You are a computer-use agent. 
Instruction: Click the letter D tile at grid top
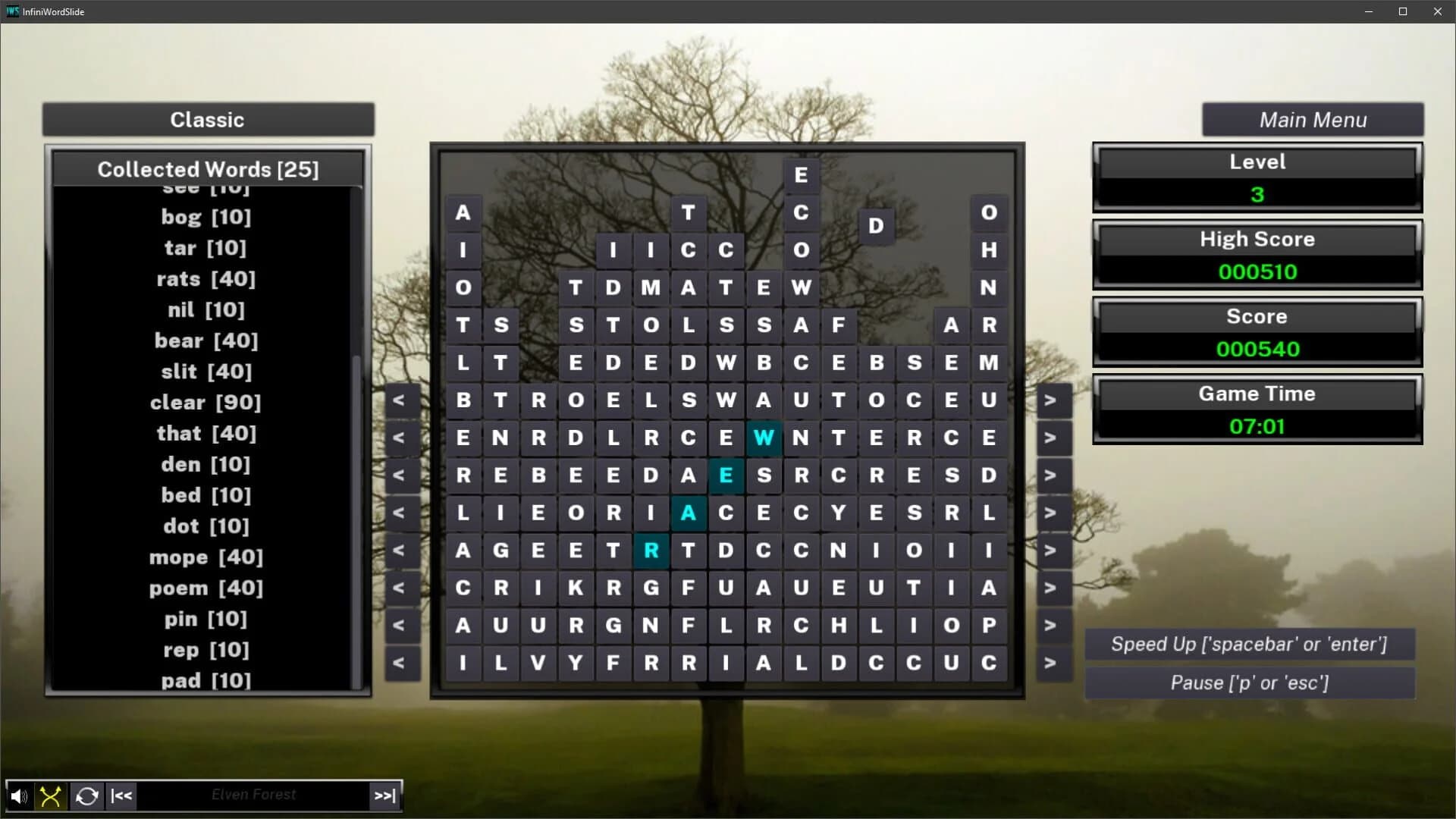[x=876, y=224]
